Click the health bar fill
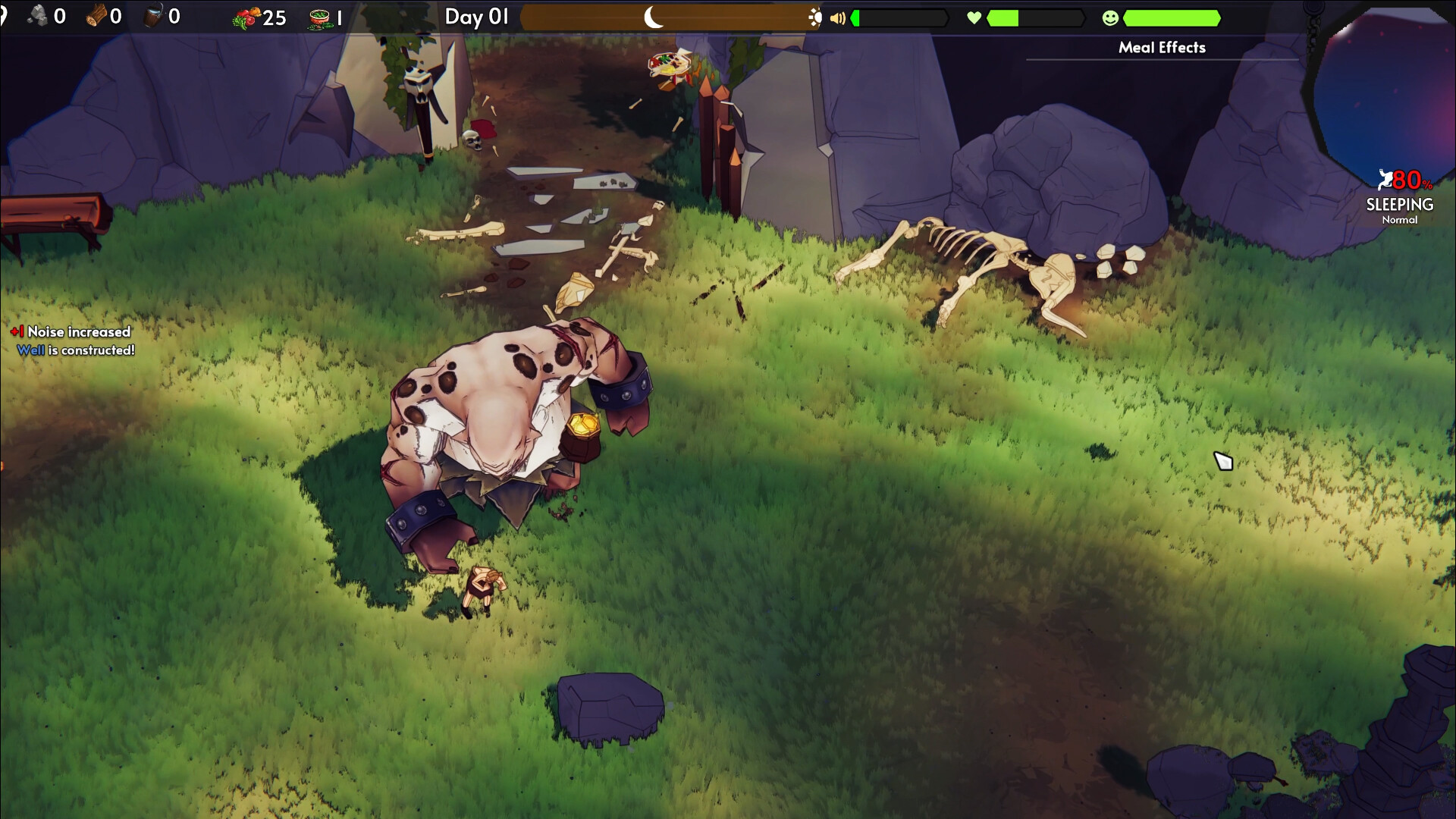Viewport: 1456px width, 819px height. (1001, 17)
